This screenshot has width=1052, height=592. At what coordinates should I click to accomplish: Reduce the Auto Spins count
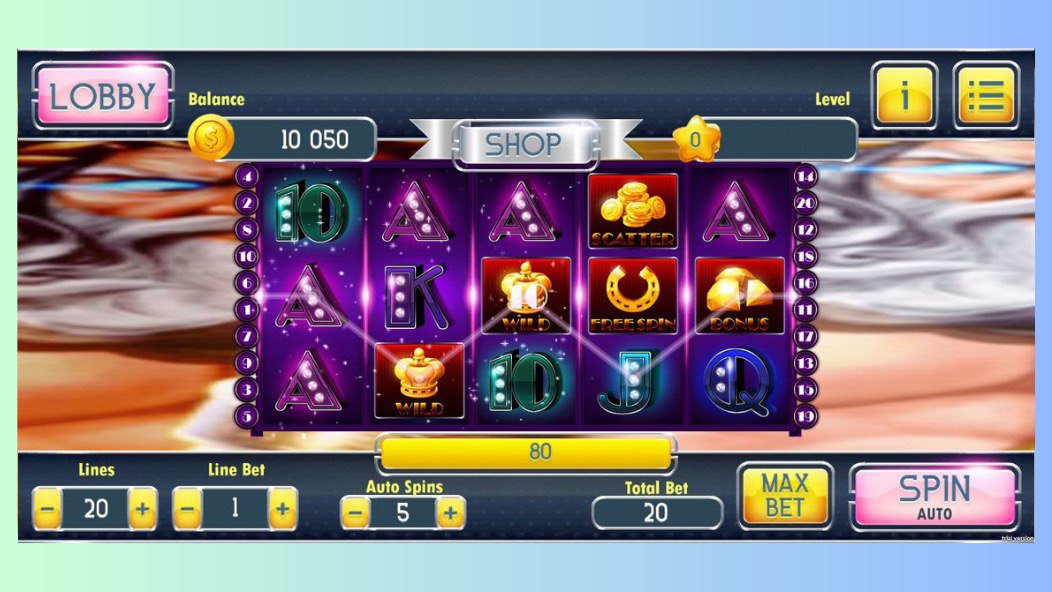355,514
